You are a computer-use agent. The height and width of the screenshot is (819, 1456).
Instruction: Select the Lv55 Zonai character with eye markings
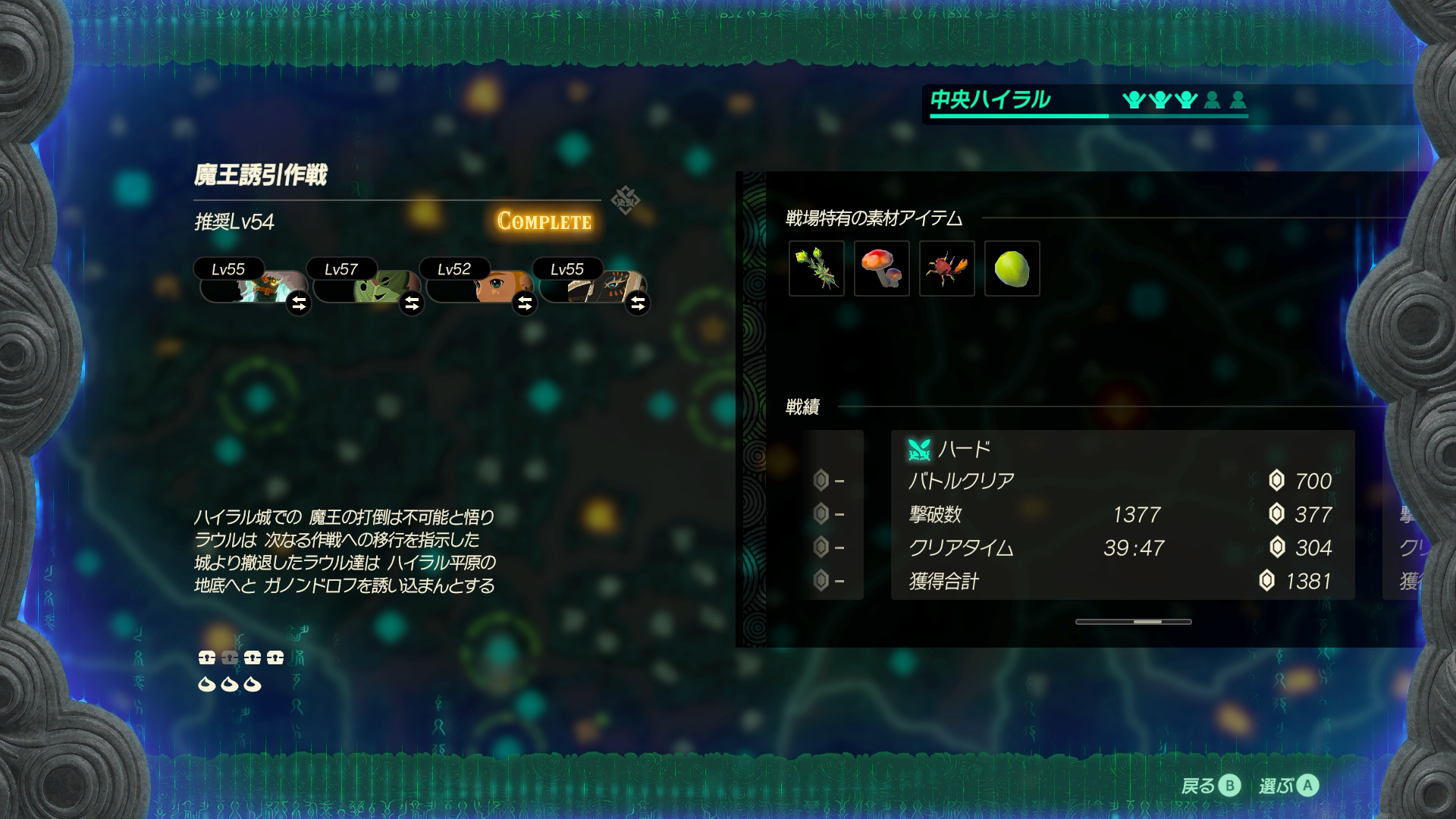click(591, 285)
